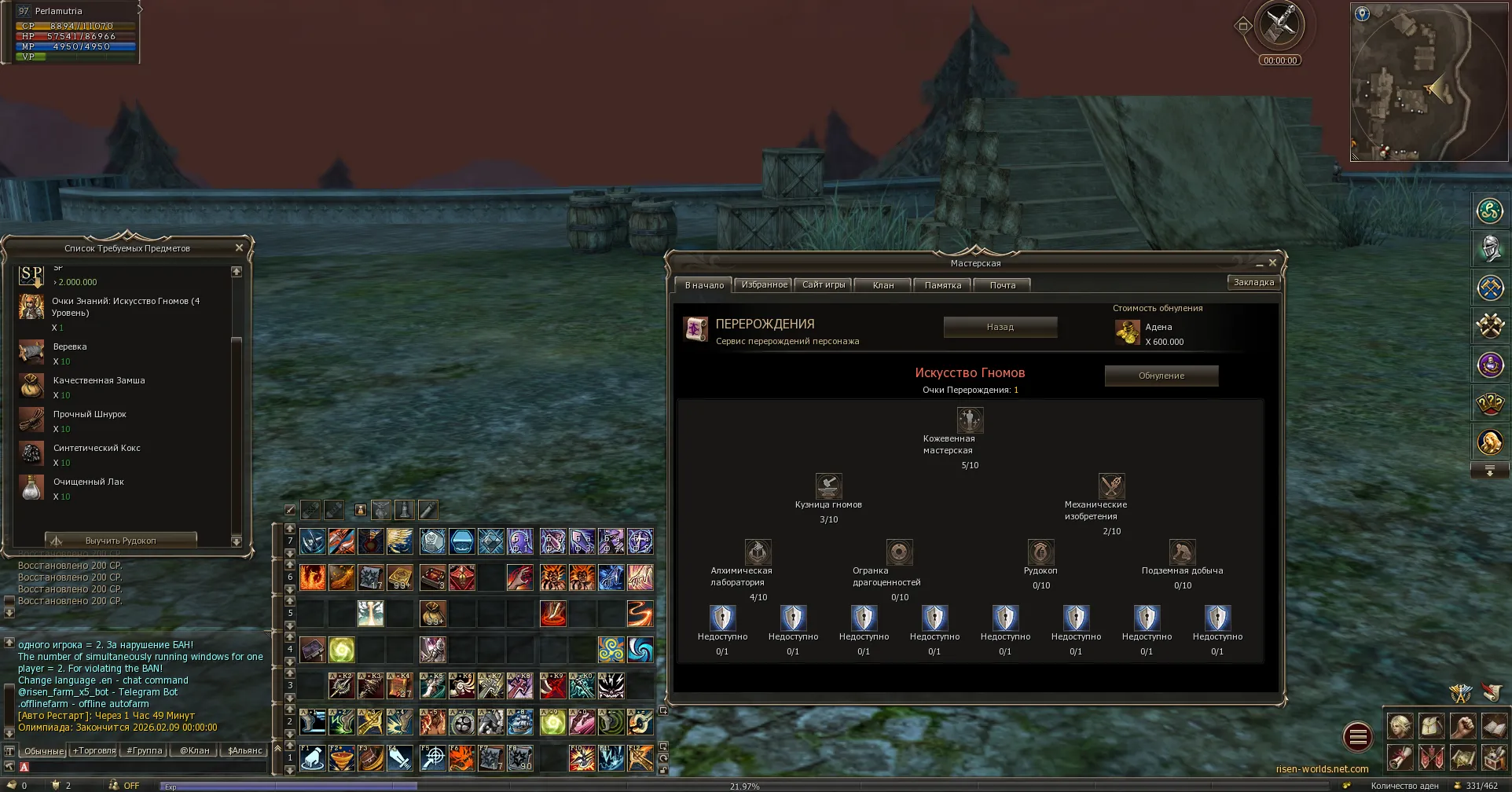Add a Закладка bookmark
Screen dimensions: 1512x792
[1253, 282]
